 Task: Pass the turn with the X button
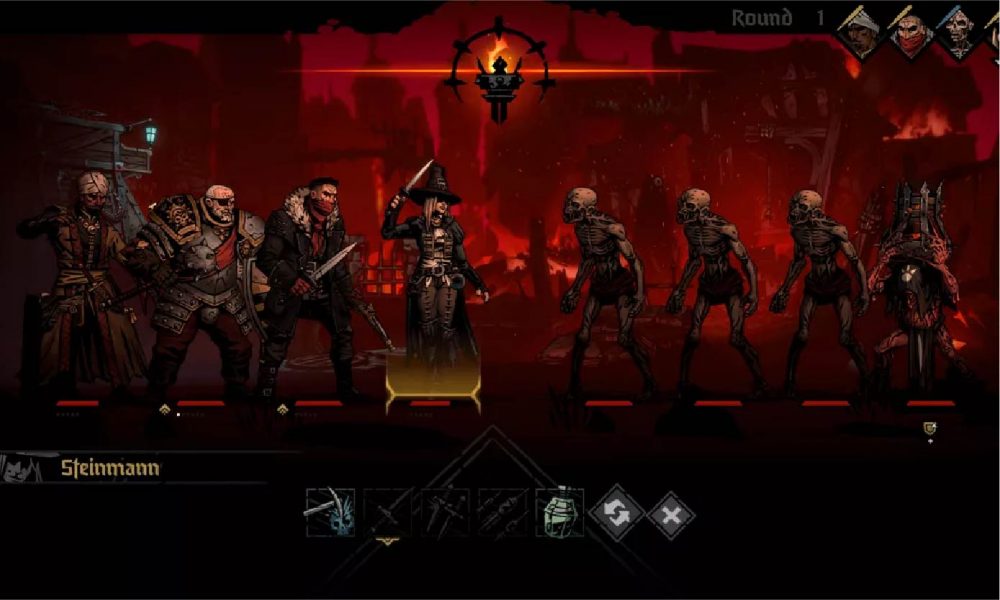(670, 515)
